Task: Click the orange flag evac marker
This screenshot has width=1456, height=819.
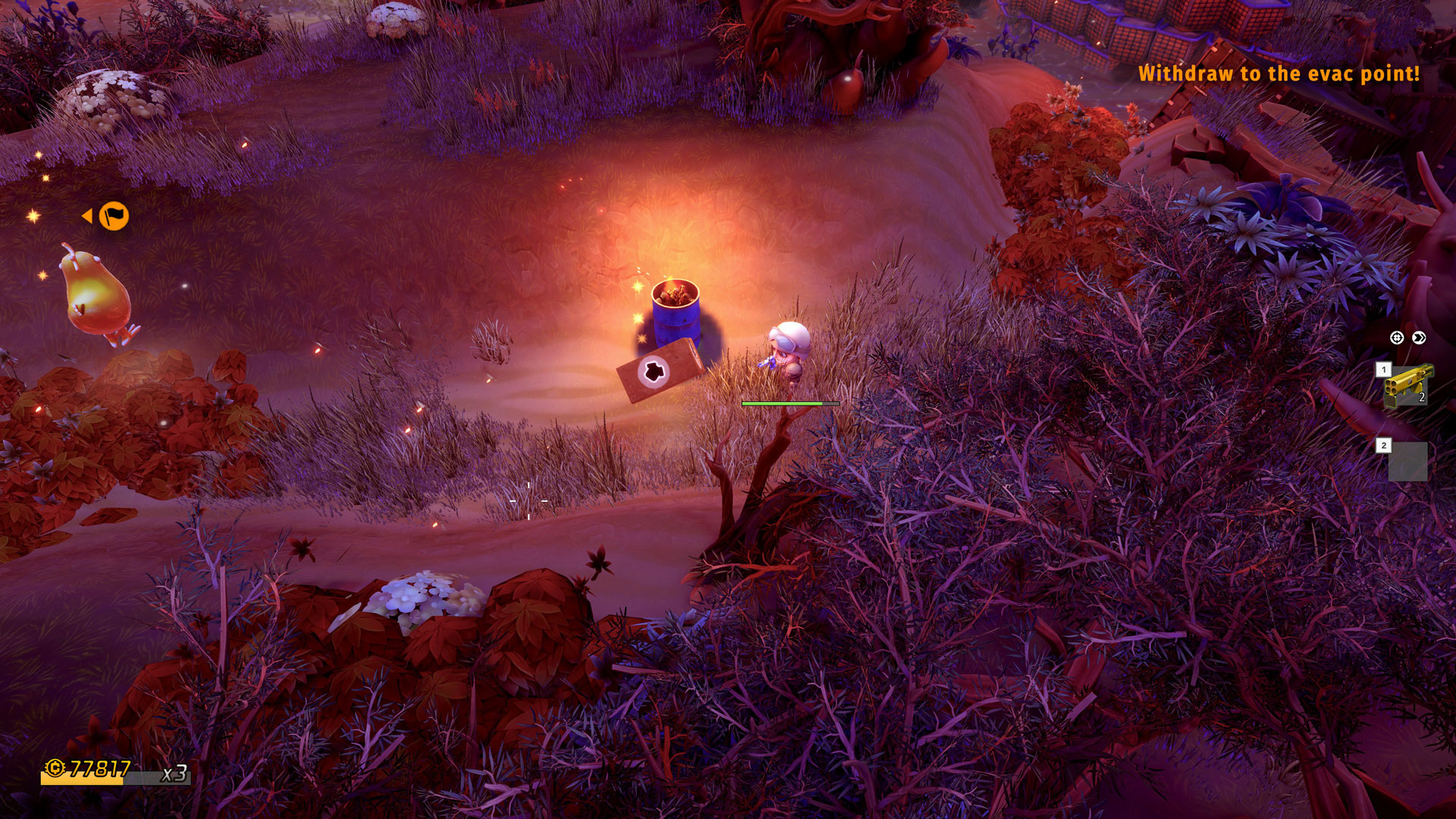Action: point(114,216)
